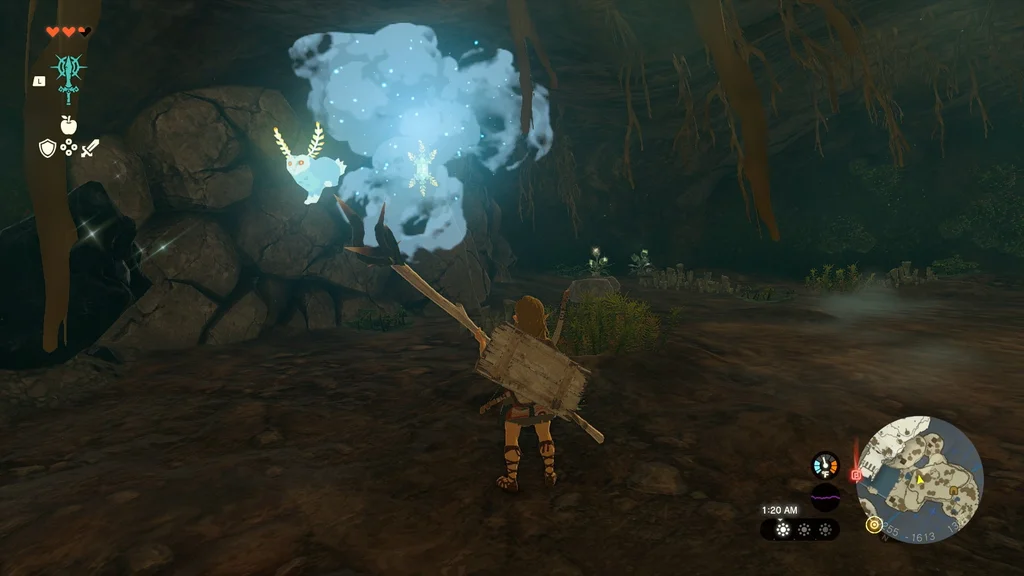Click the four-dot directional pad icon
1024x576 pixels.
tap(69, 148)
